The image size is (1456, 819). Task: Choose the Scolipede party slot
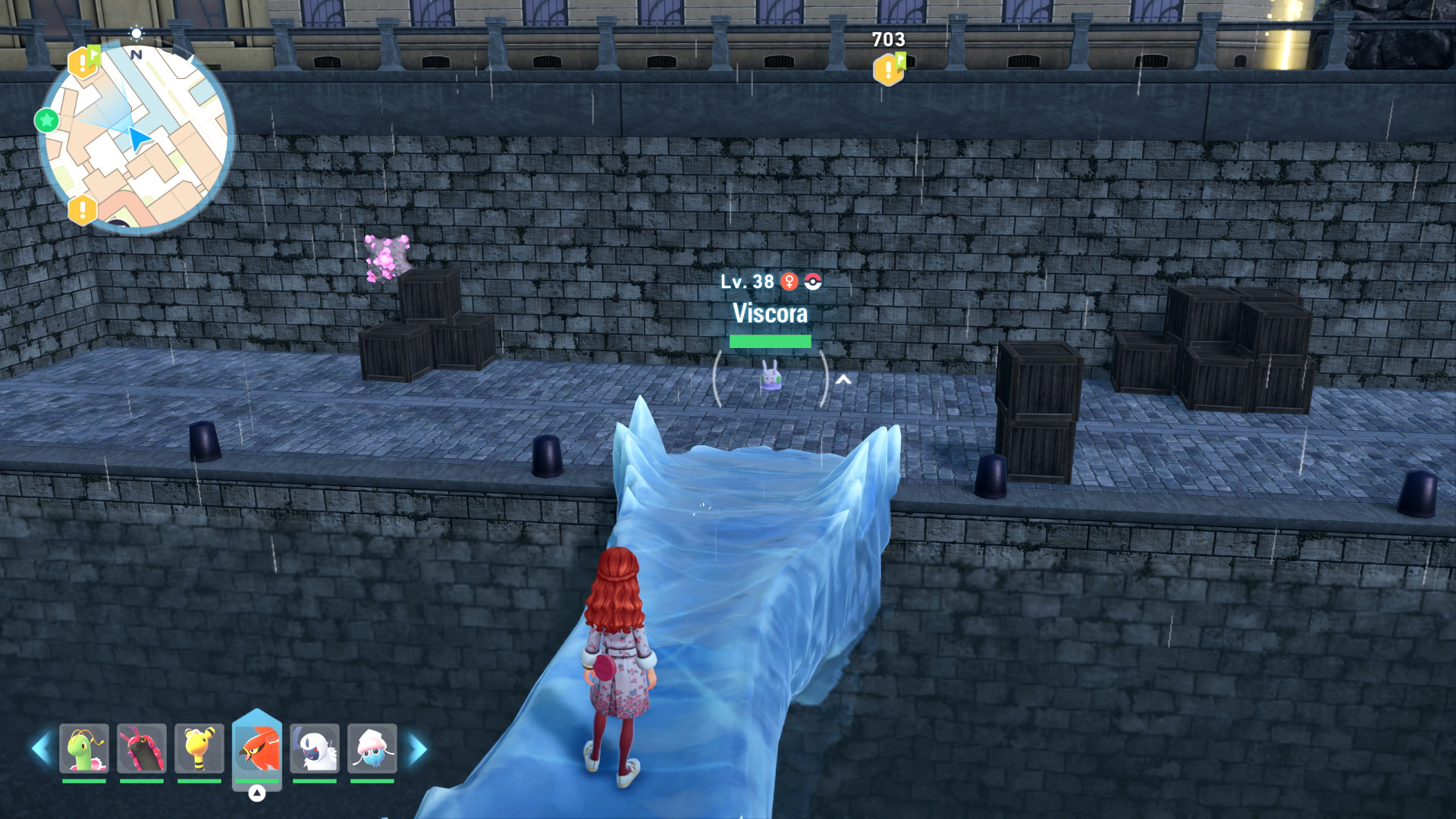click(x=142, y=749)
